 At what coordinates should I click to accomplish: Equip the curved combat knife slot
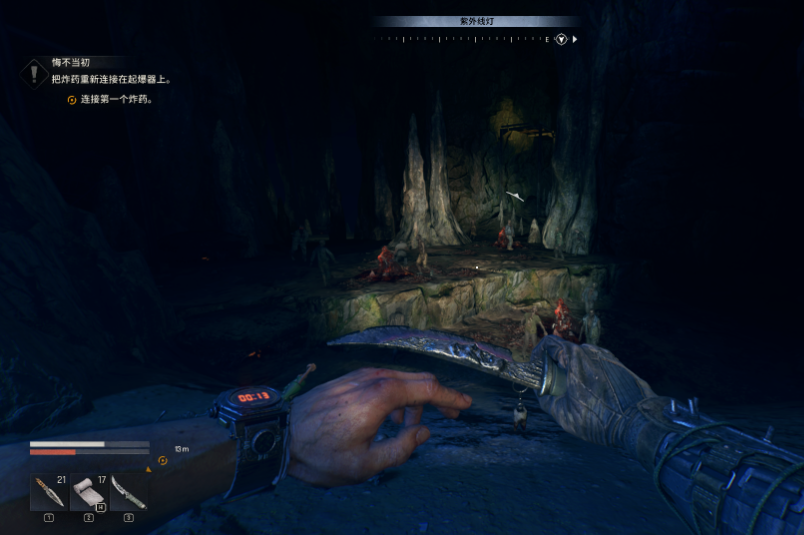tap(129, 492)
